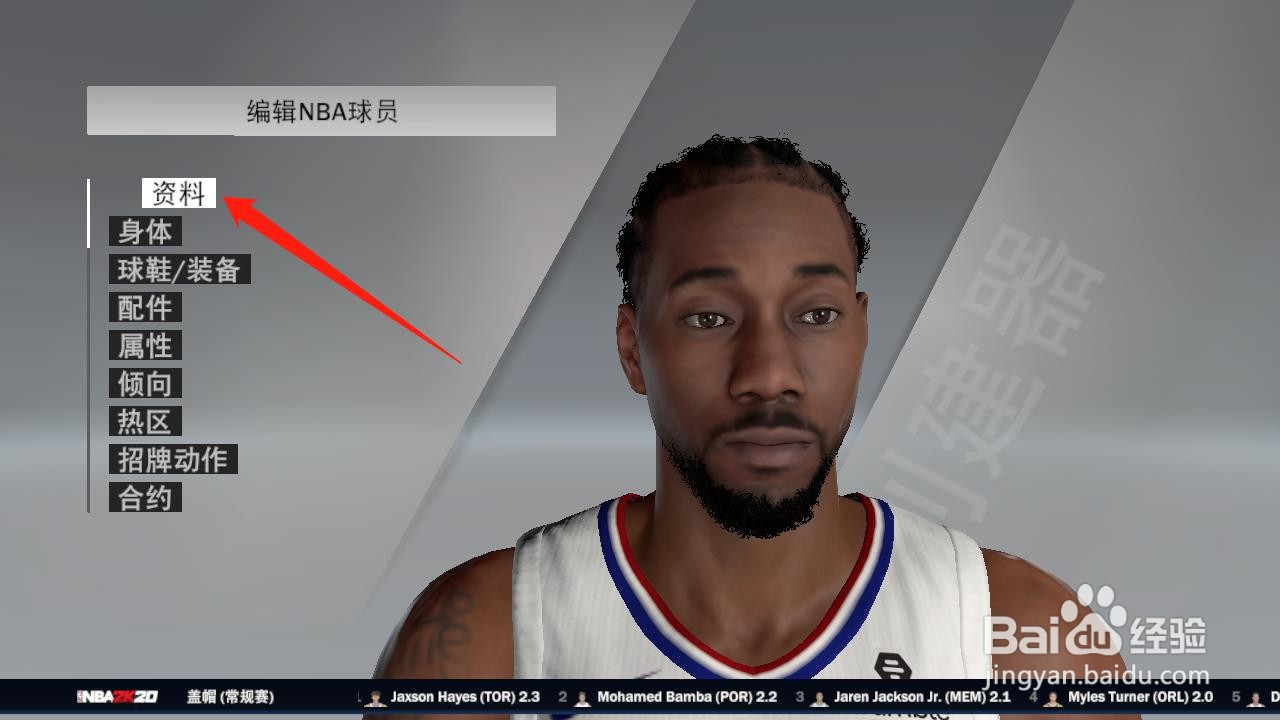Select the 属性 option

coord(144,345)
